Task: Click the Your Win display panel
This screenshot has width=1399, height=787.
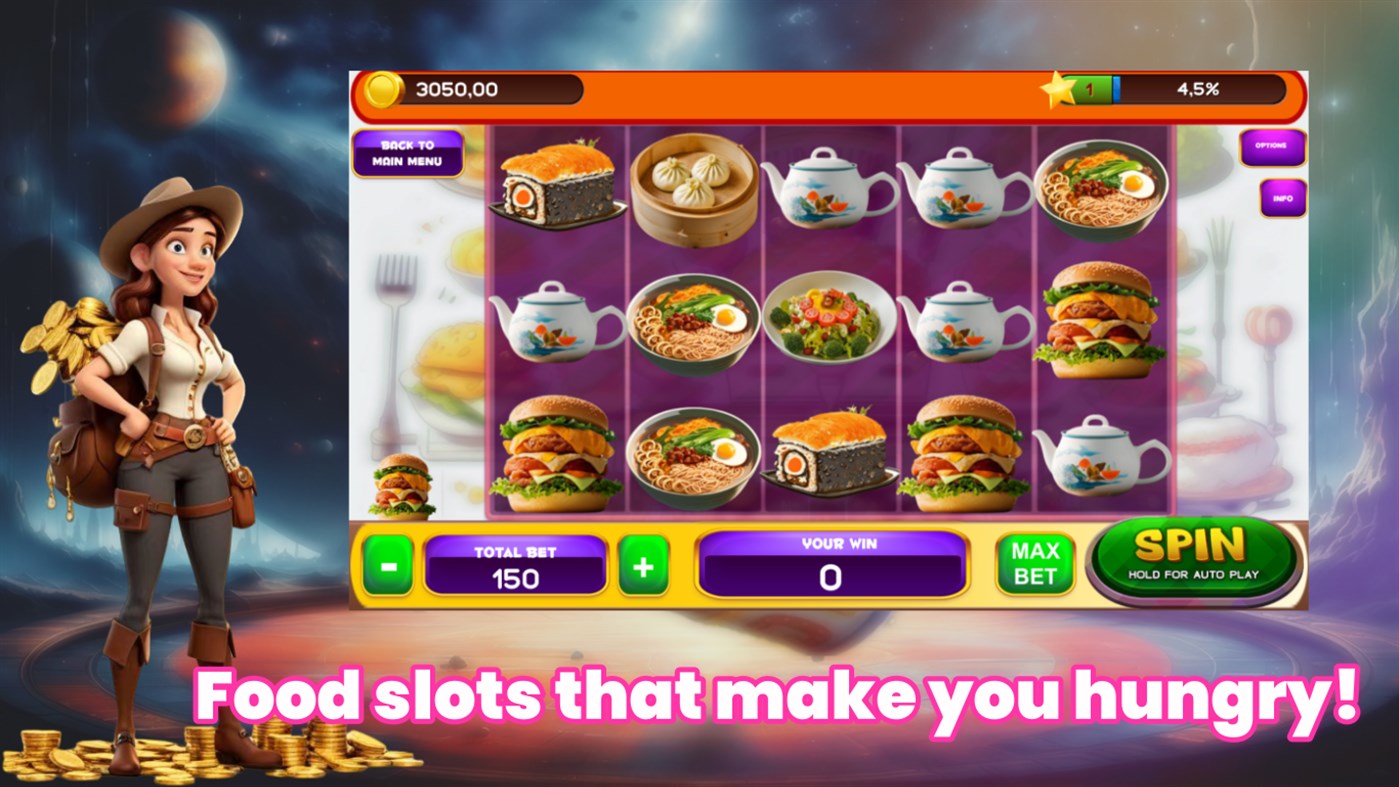Action: point(833,564)
